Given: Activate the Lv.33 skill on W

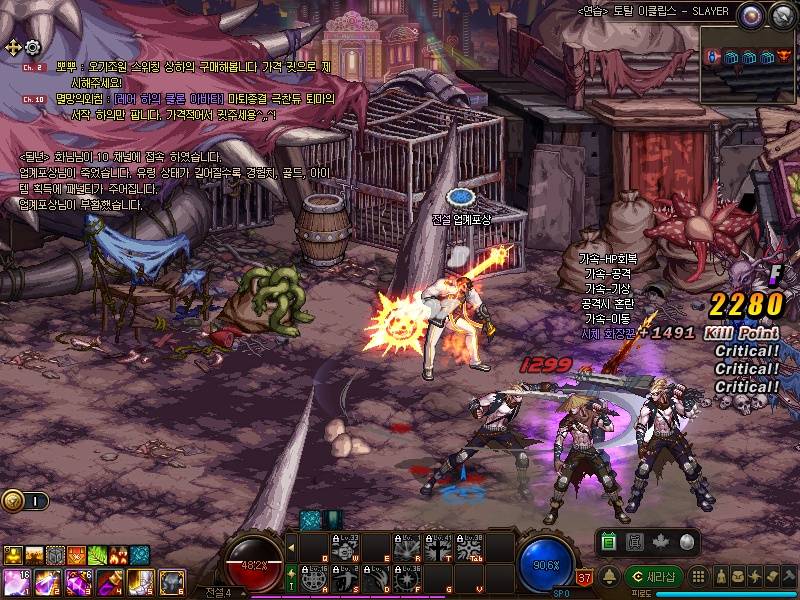Looking at the screenshot, I should coord(344,548).
